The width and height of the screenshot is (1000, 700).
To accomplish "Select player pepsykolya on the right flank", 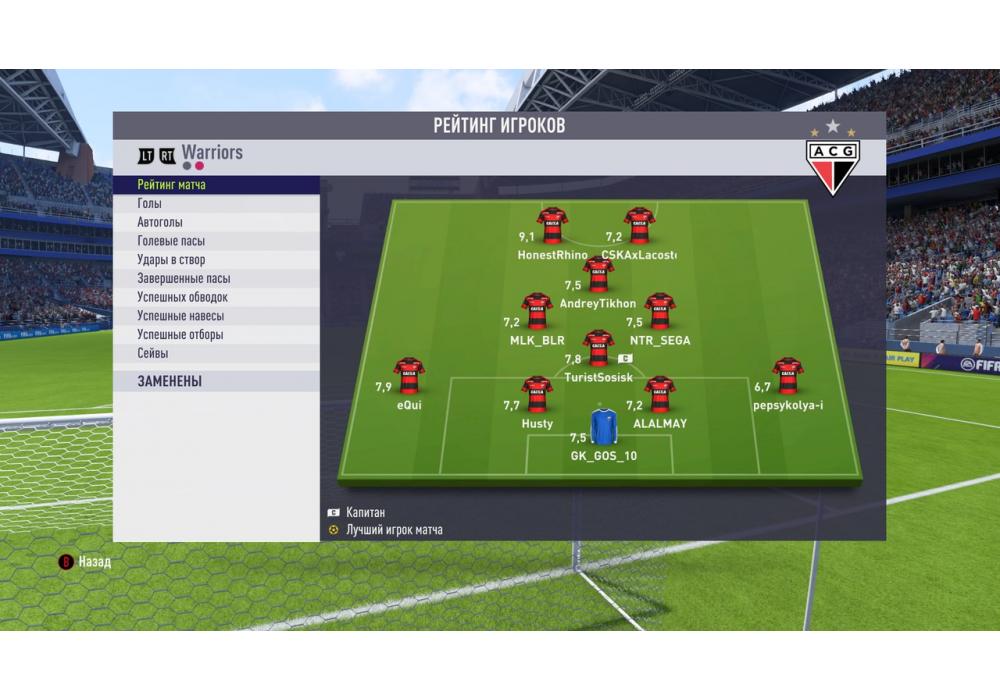I will 788,375.
